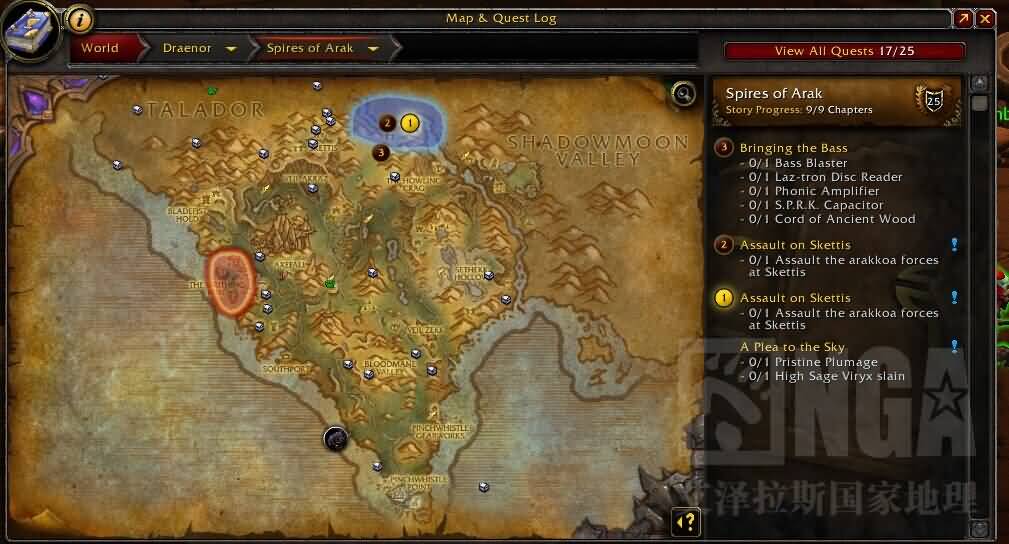Go to the World map breadcrumb
Screen dimensions: 1009x544
(x=100, y=48)
